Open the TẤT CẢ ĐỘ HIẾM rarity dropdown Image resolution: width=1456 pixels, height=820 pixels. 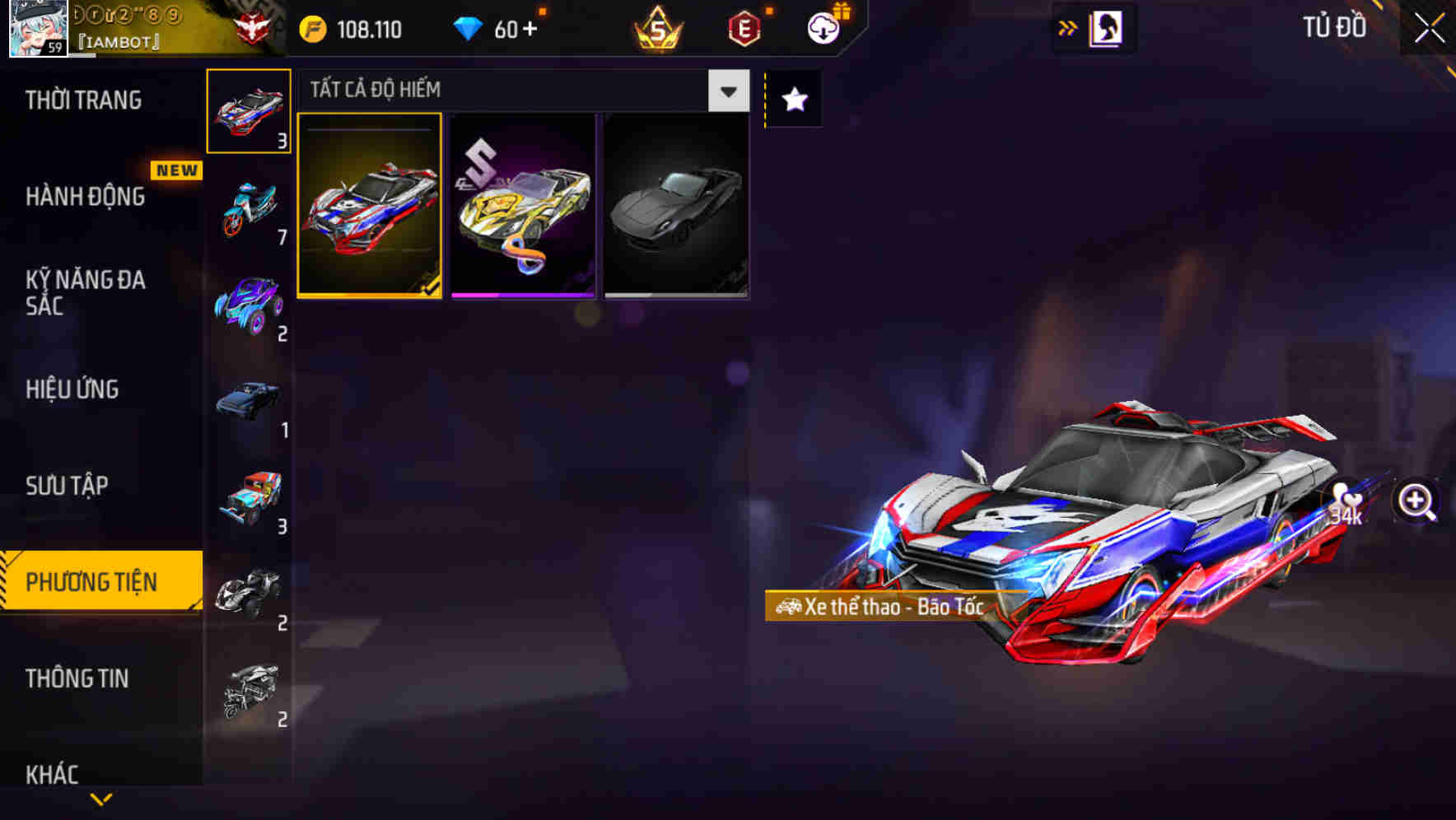pyautogui.click(x=726, y=91)
